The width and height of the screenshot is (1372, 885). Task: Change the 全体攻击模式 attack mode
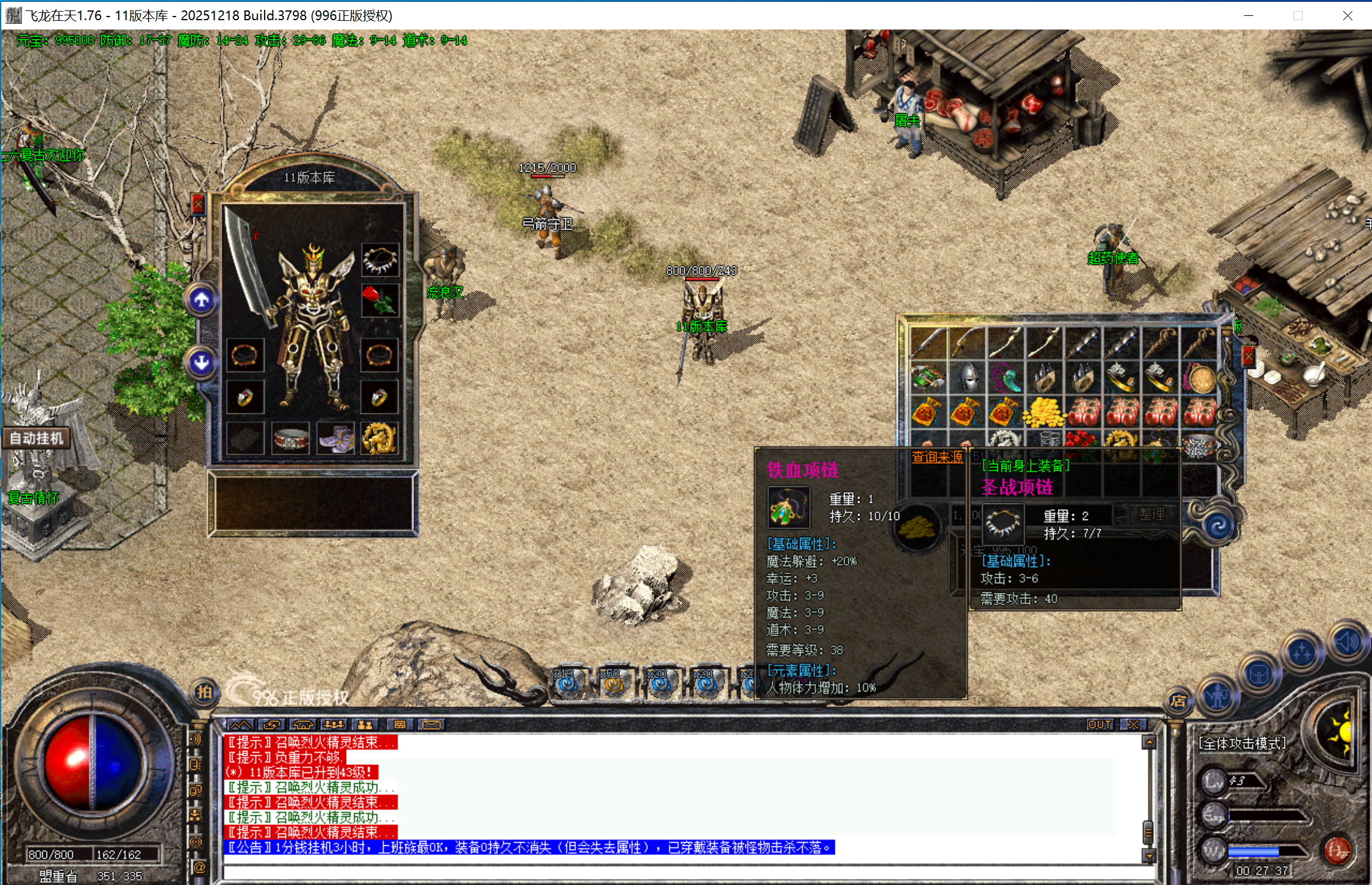tap(1242, 744)
